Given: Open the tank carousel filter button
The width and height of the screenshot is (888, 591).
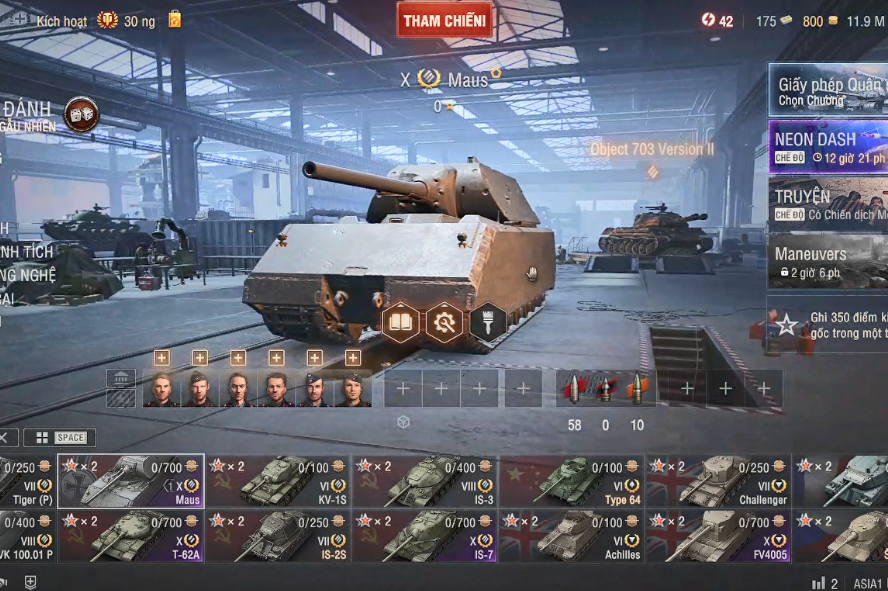Looking at the screenshot, I should [59, 437].
